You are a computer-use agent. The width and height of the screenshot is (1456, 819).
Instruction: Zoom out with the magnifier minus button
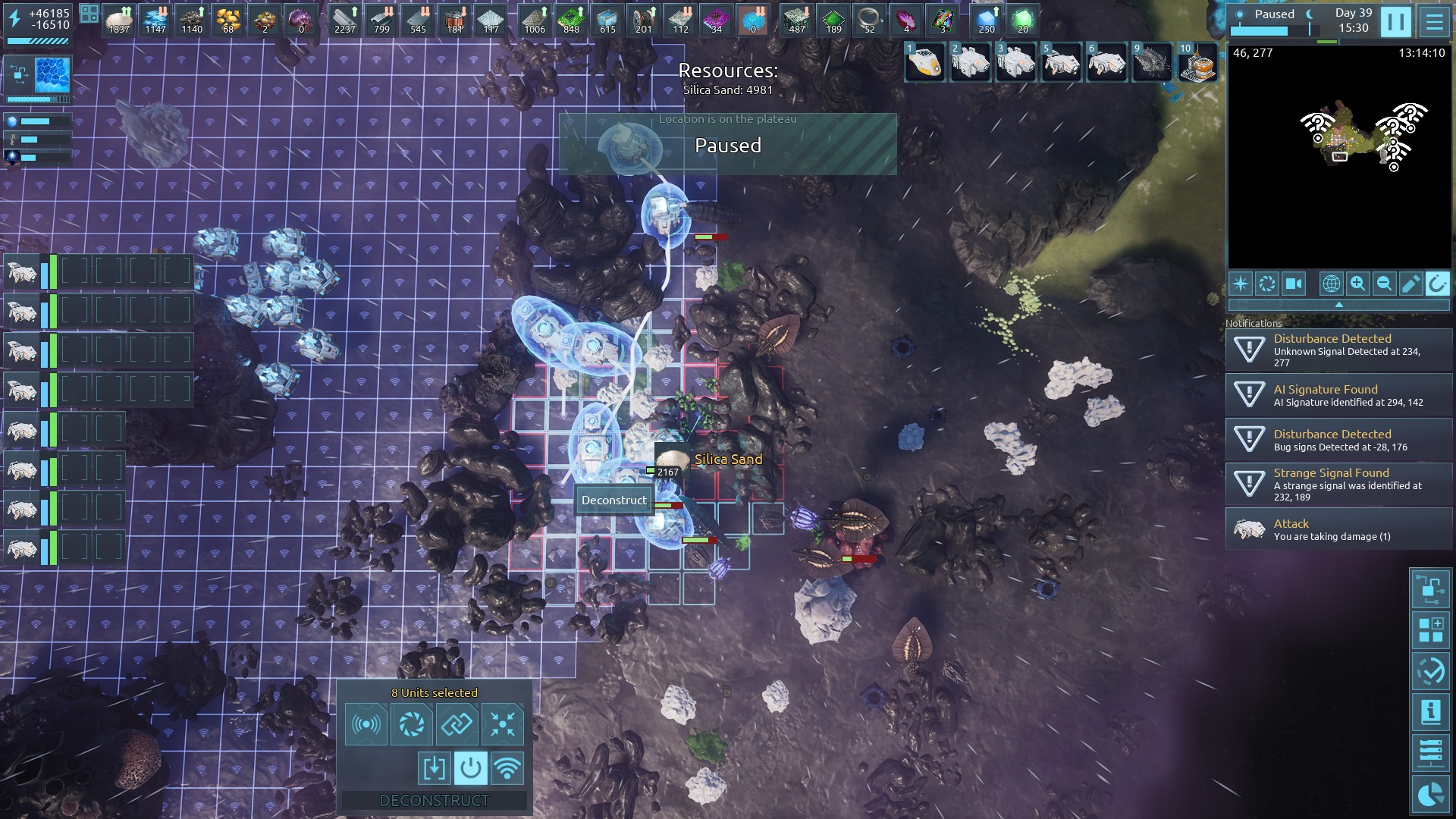click(1384, 284)
